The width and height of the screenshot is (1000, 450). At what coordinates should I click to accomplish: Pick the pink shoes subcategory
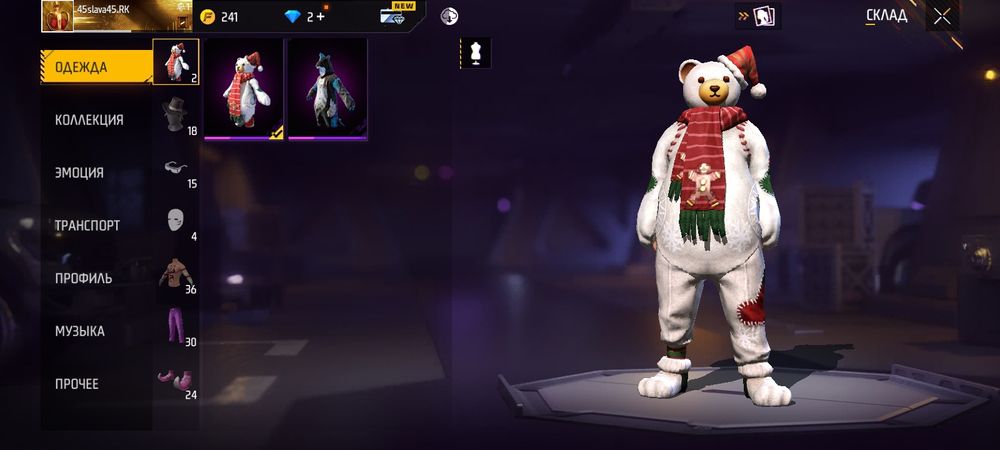click(176, 381)
